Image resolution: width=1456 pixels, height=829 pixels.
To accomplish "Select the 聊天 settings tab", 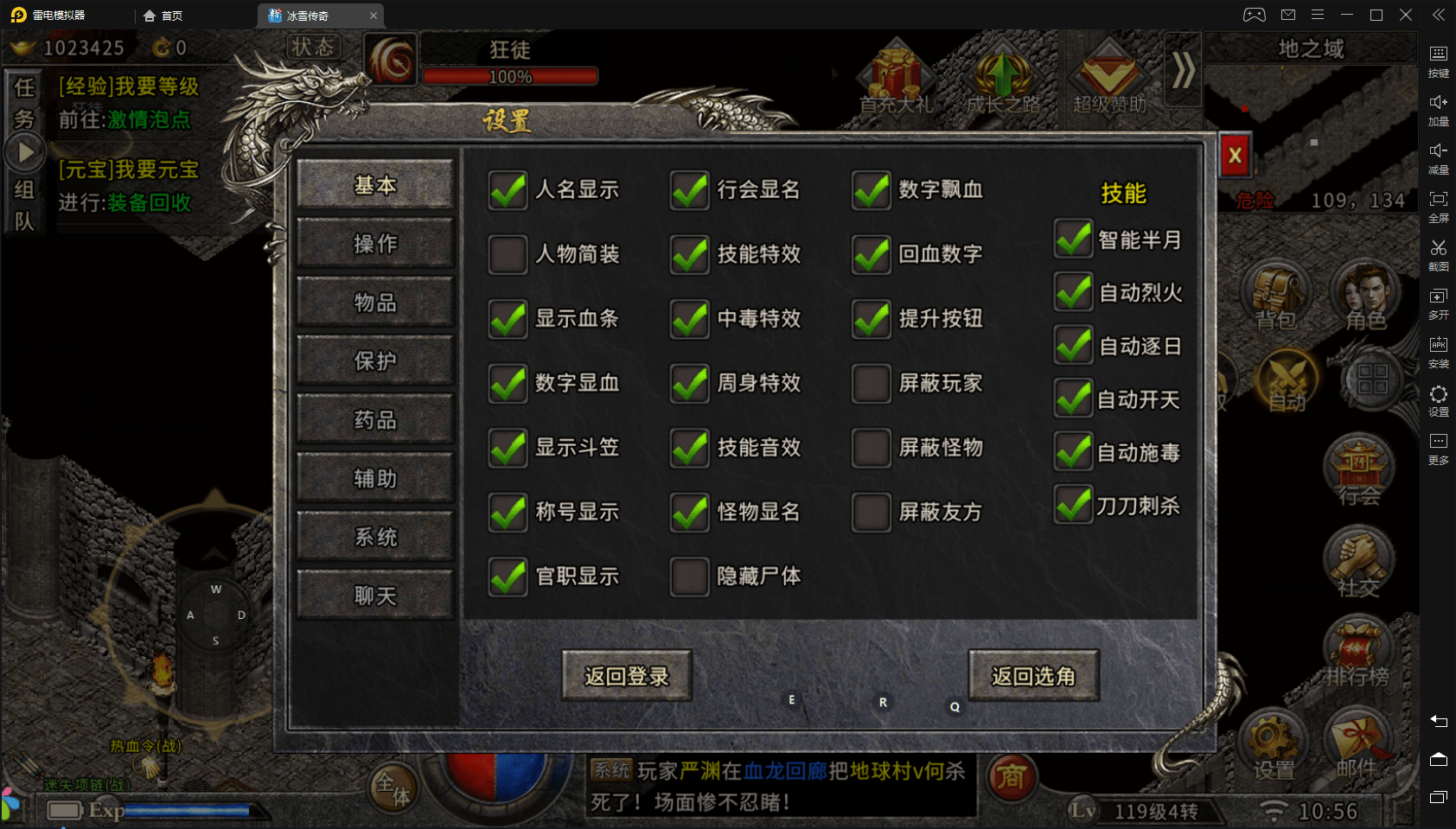I will (375, 596).
